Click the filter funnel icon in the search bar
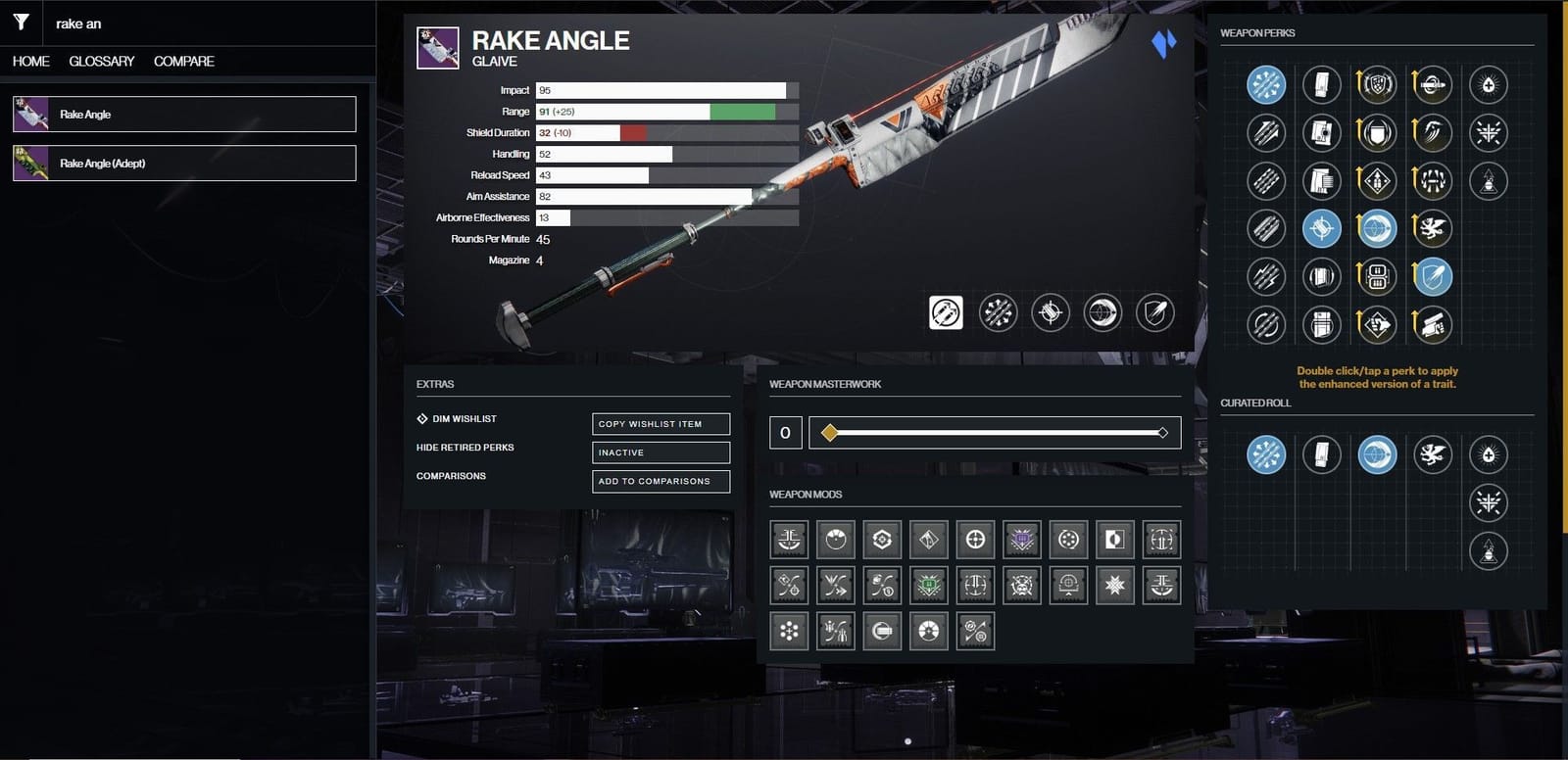 [20, 22]
